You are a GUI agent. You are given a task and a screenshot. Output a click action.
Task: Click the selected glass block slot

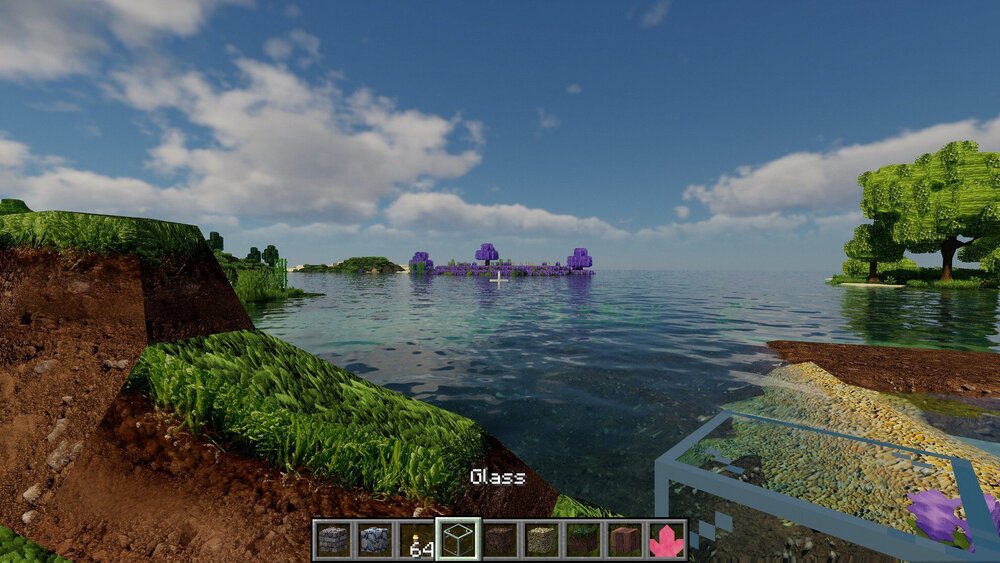458,540
